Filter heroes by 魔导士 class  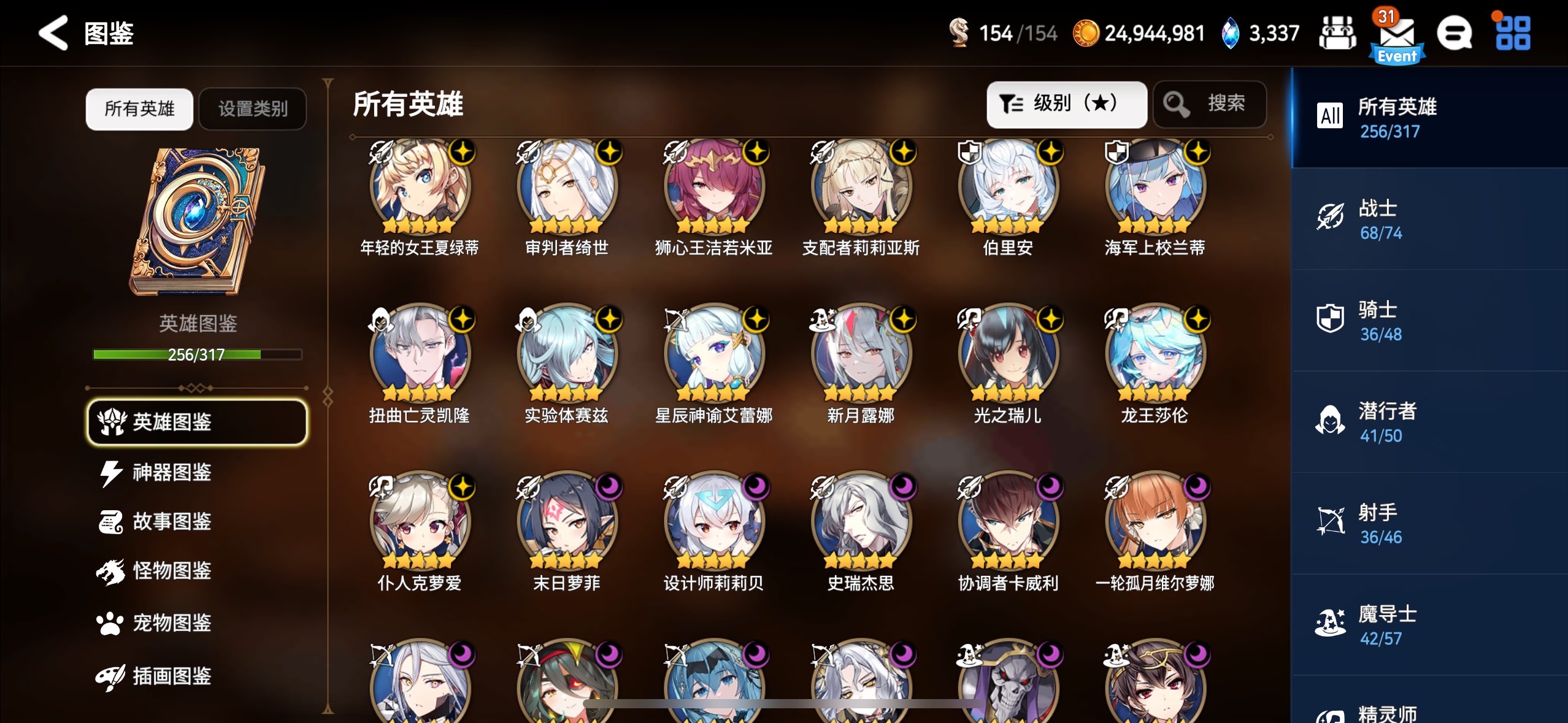click(x=1429, y=625)
